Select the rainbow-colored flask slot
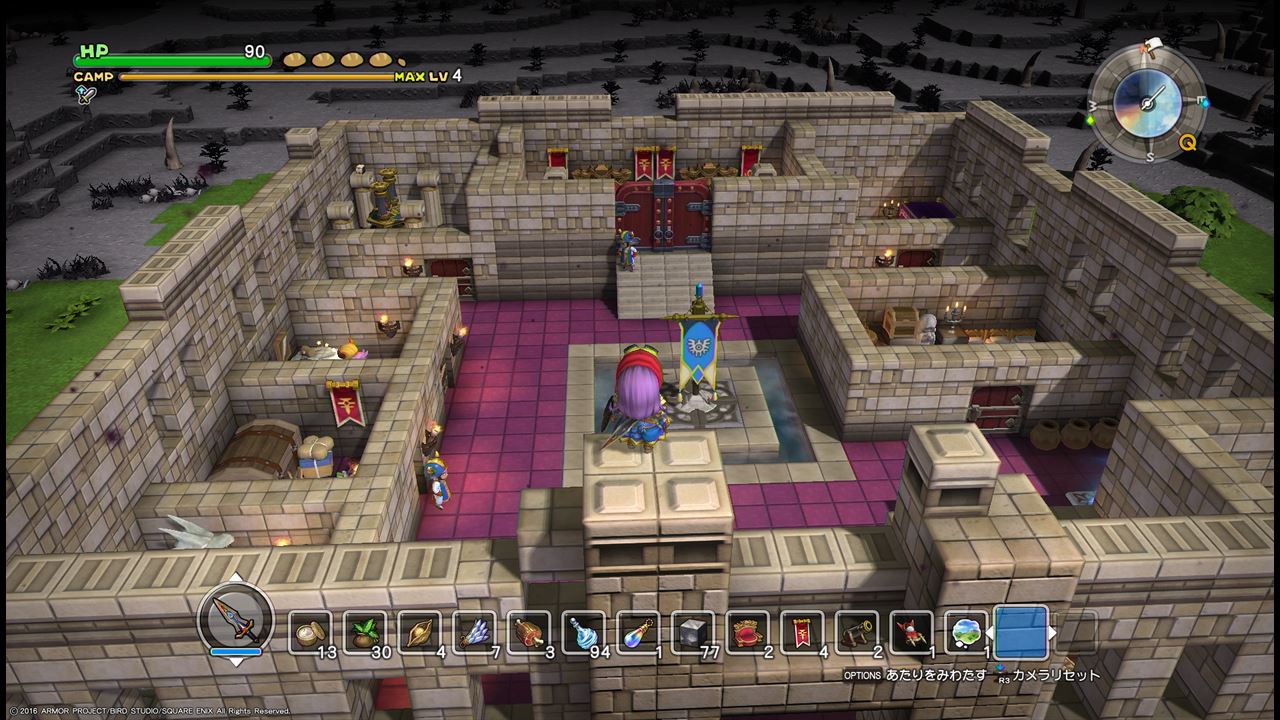Image resolution: width=1280 pixels, height=720 pixels. coord(638,632)
